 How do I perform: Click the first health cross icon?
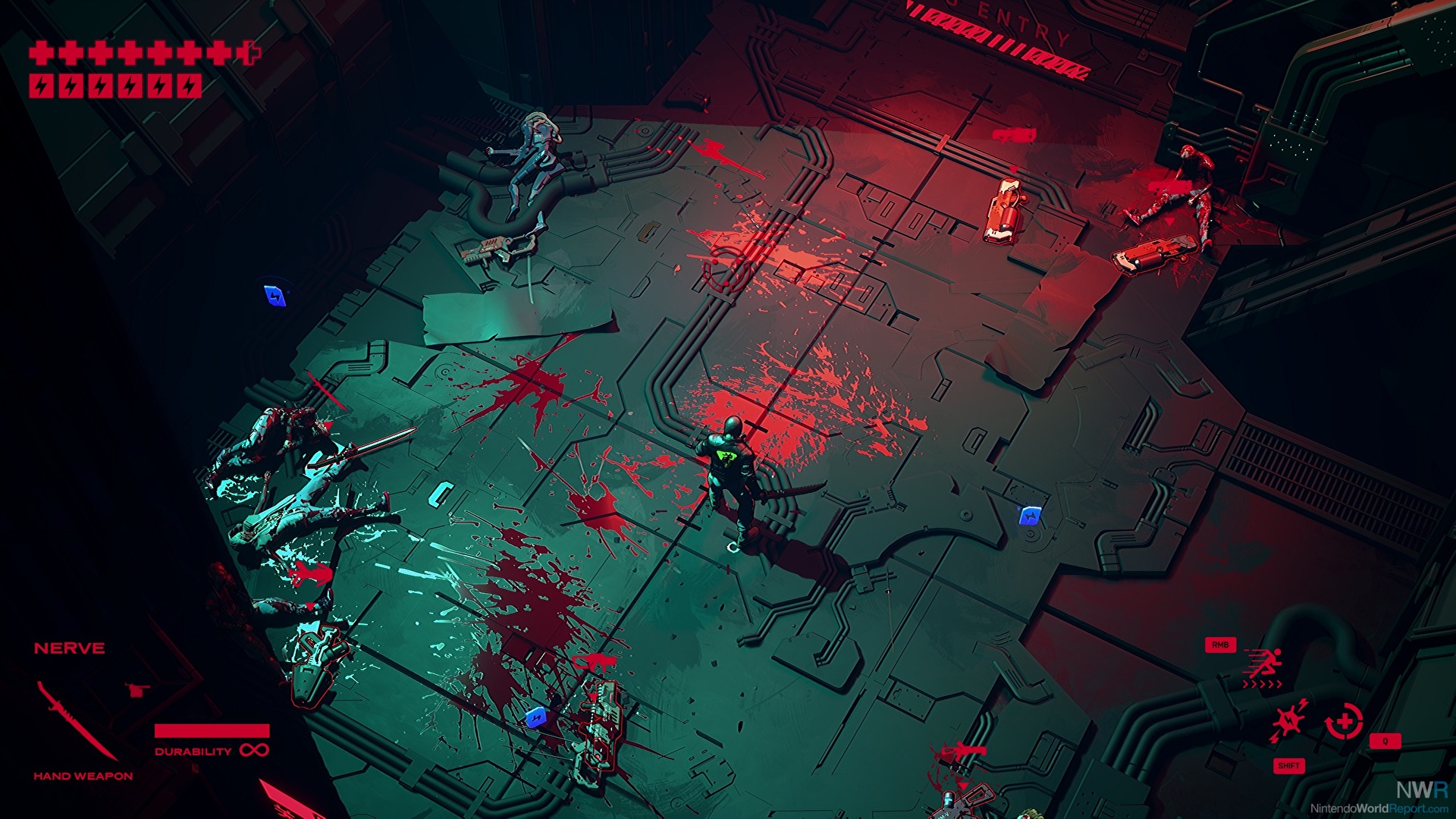(x=42, y=52)
